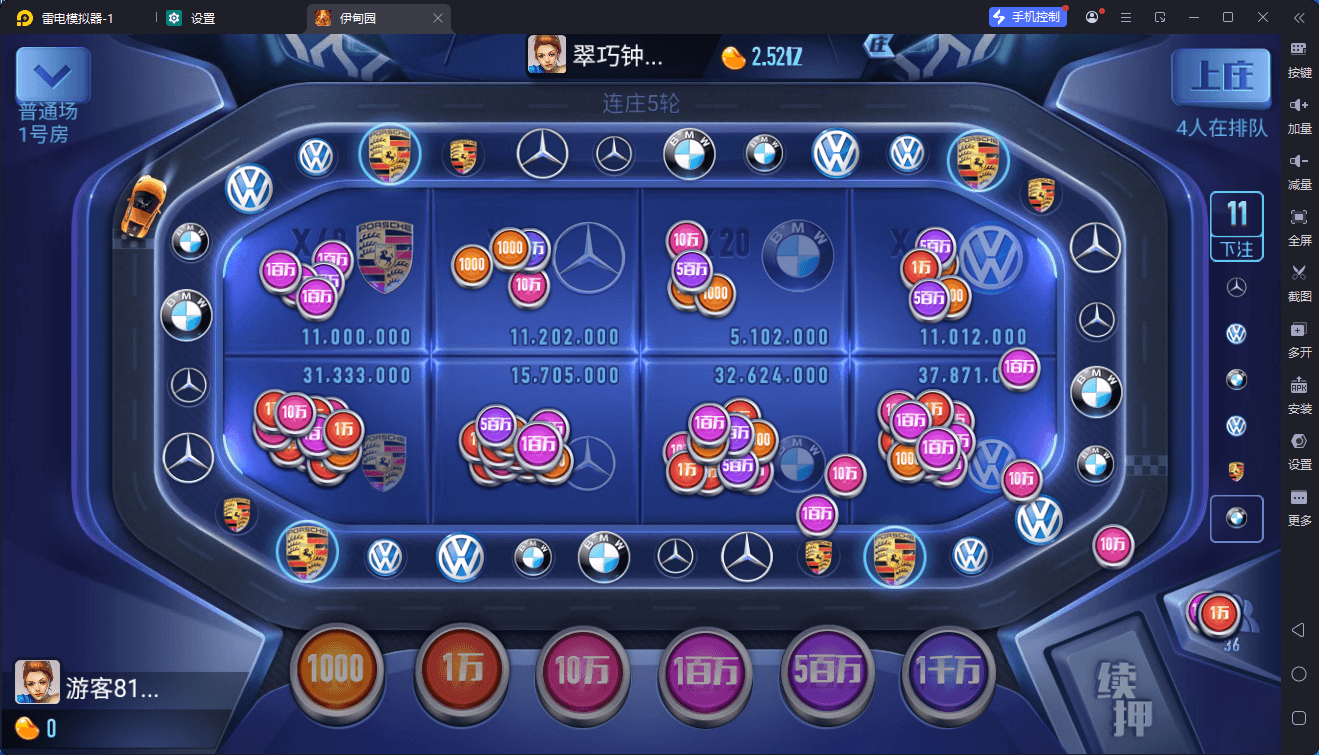
Task: Select the 1000 betting chip
Action: (336, 669)
